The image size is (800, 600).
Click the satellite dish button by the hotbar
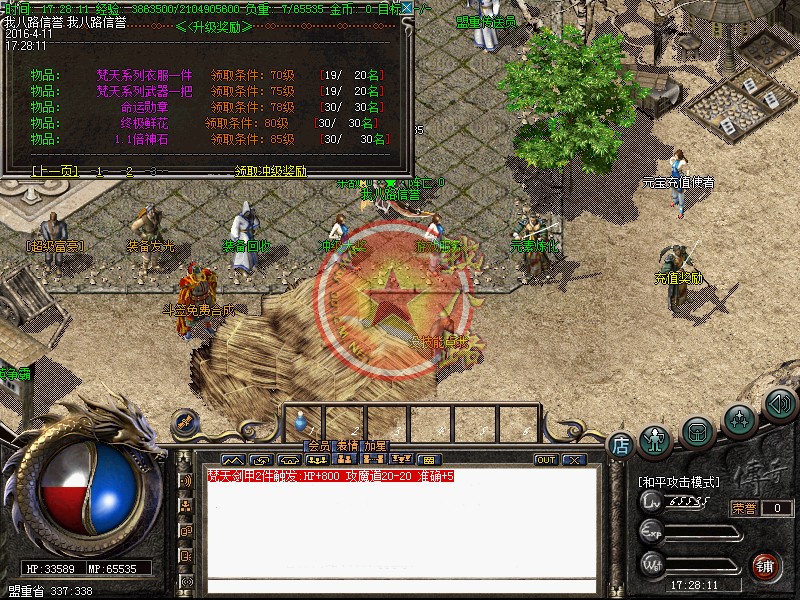pyautogui.click(x=183, y=422)
